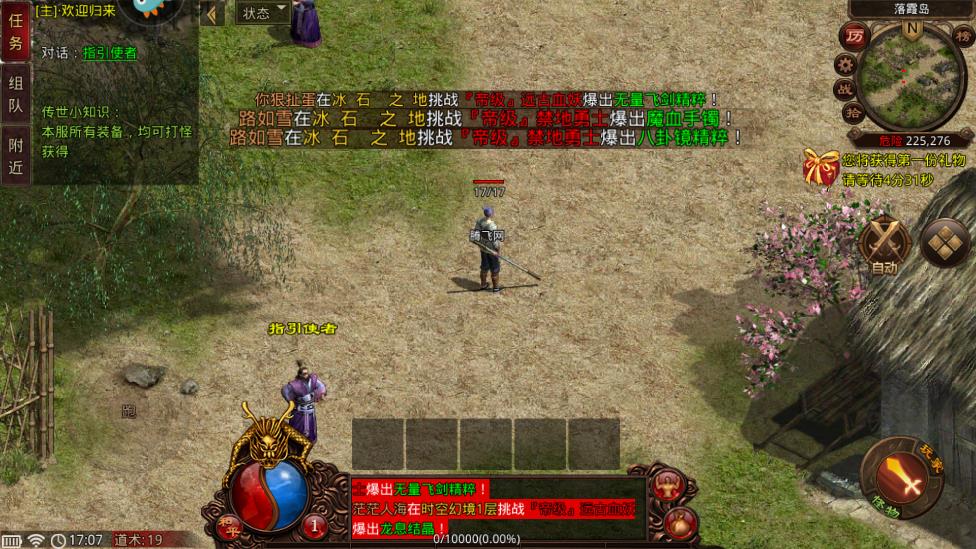This screenshot has height=549, width=976.
Task: Click the green 指引使者 quest link
Action: 110,53
